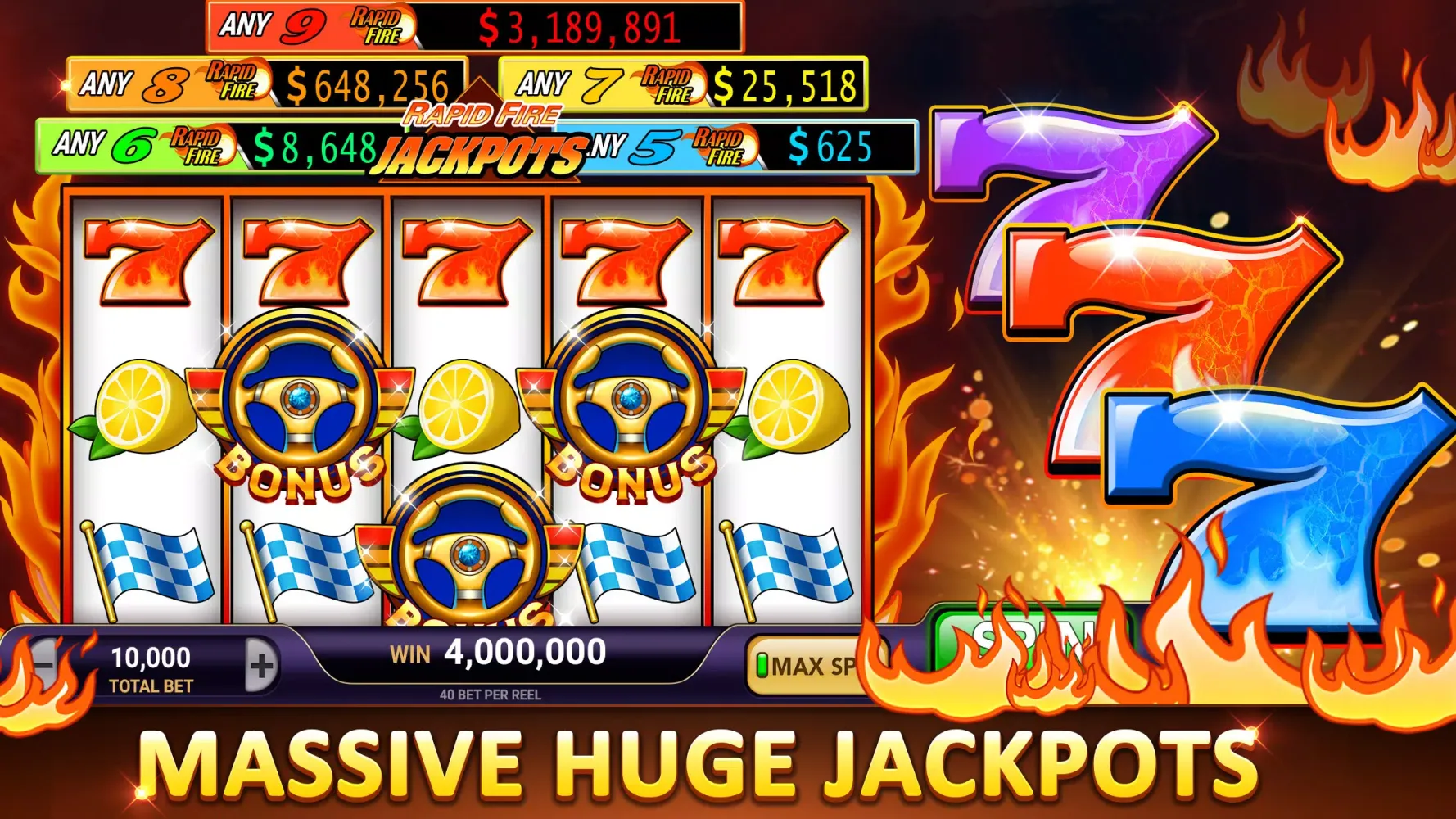Click the Rapid Fire flame icon on the Any 9 bar
Viewport: 1456px width, 819px height.
[x=378, y=25]
